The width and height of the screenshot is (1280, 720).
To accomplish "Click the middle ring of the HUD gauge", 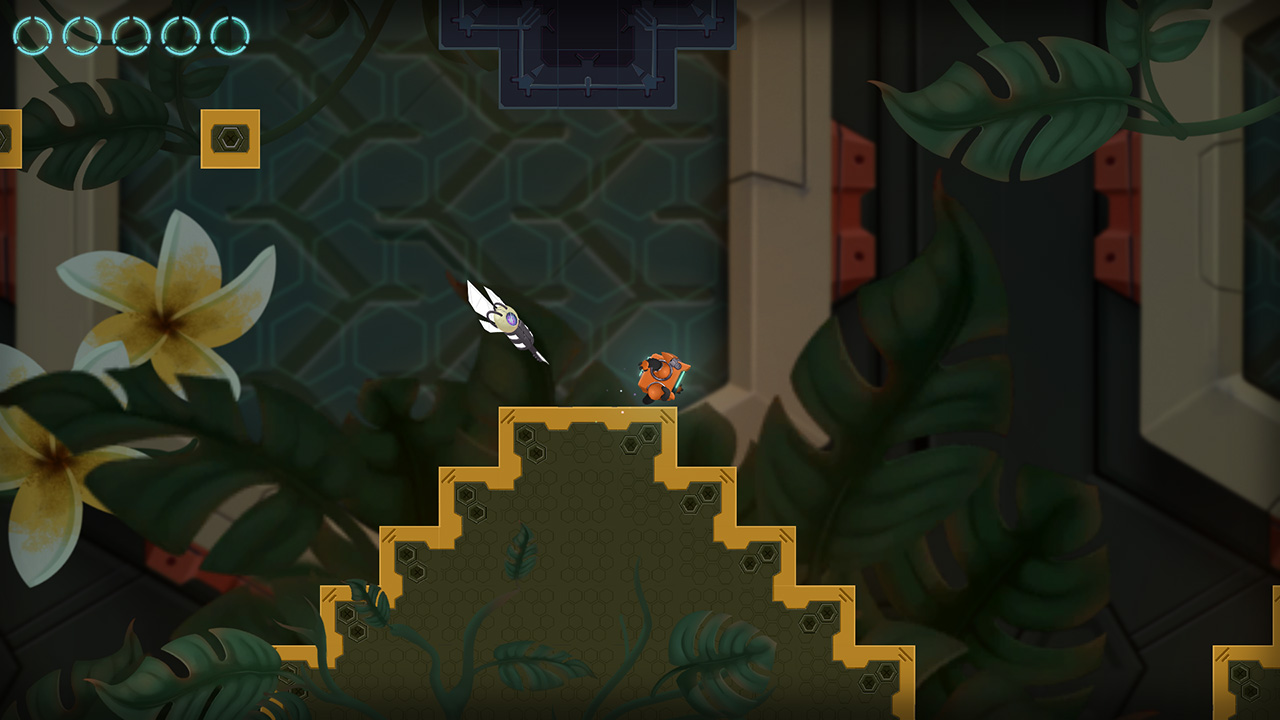I will [130, 32].
